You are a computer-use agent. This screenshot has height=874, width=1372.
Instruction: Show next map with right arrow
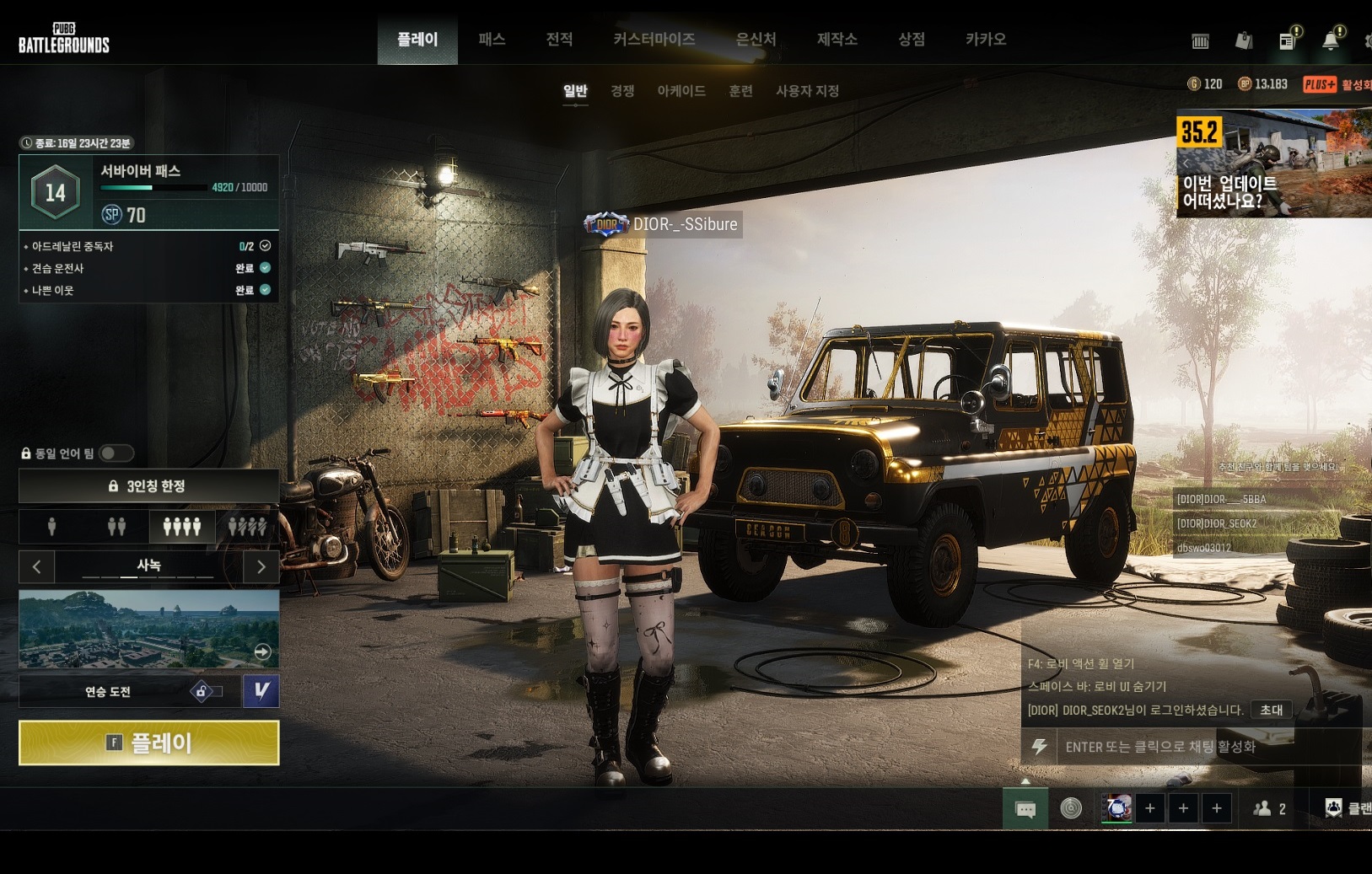click(261, 566)
